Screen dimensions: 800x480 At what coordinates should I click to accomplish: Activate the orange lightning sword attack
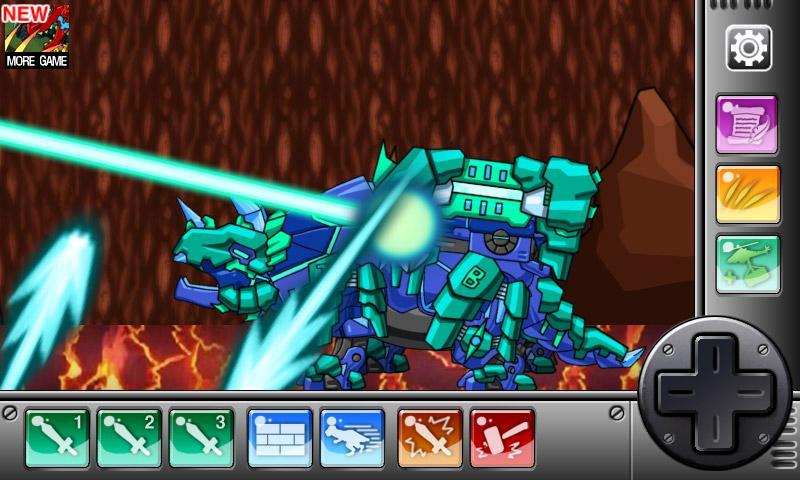430,438
